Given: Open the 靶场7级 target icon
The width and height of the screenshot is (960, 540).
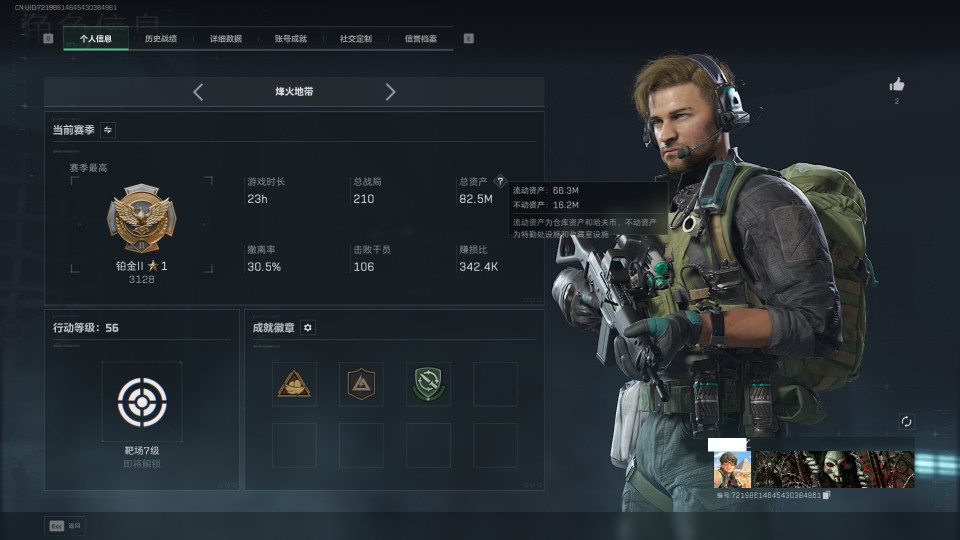Looking at the screenshot, I should pyautogui.click(x=141, y=402).
